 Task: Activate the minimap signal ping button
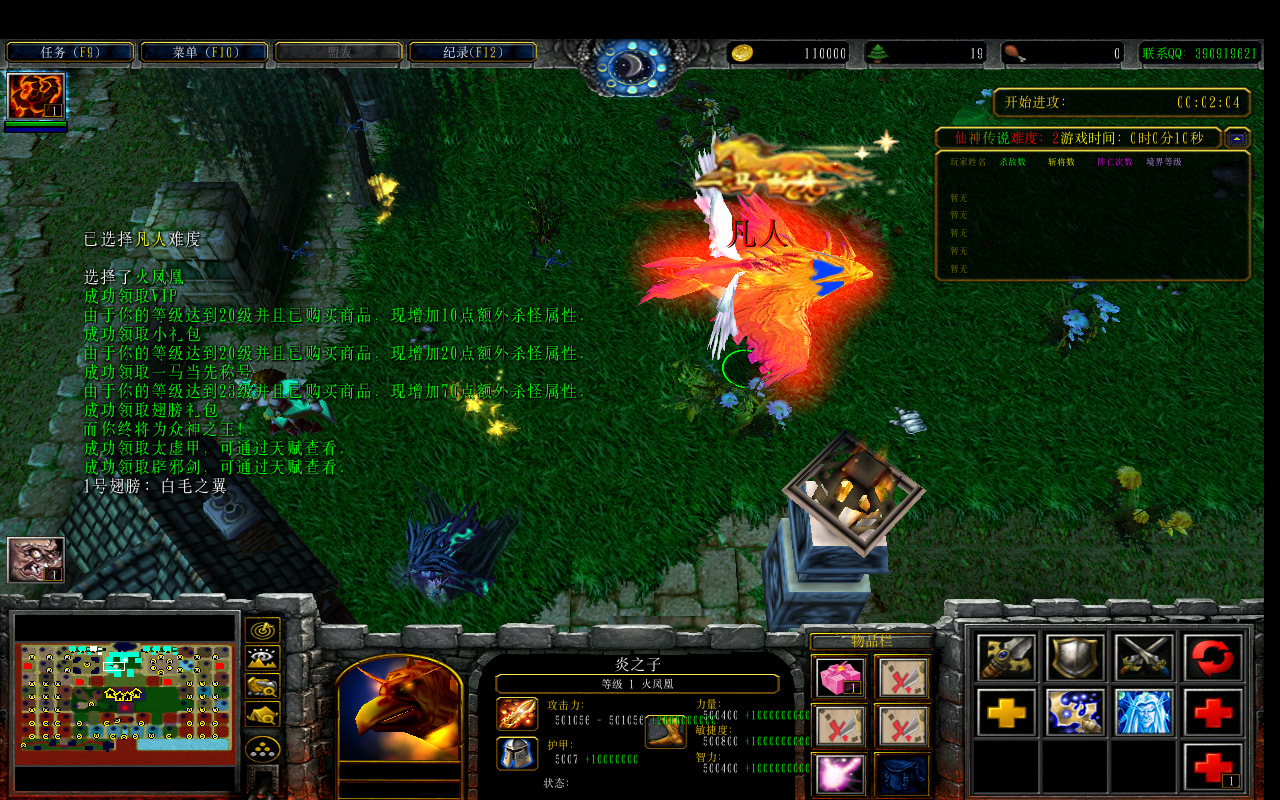(x=263, y=630)
